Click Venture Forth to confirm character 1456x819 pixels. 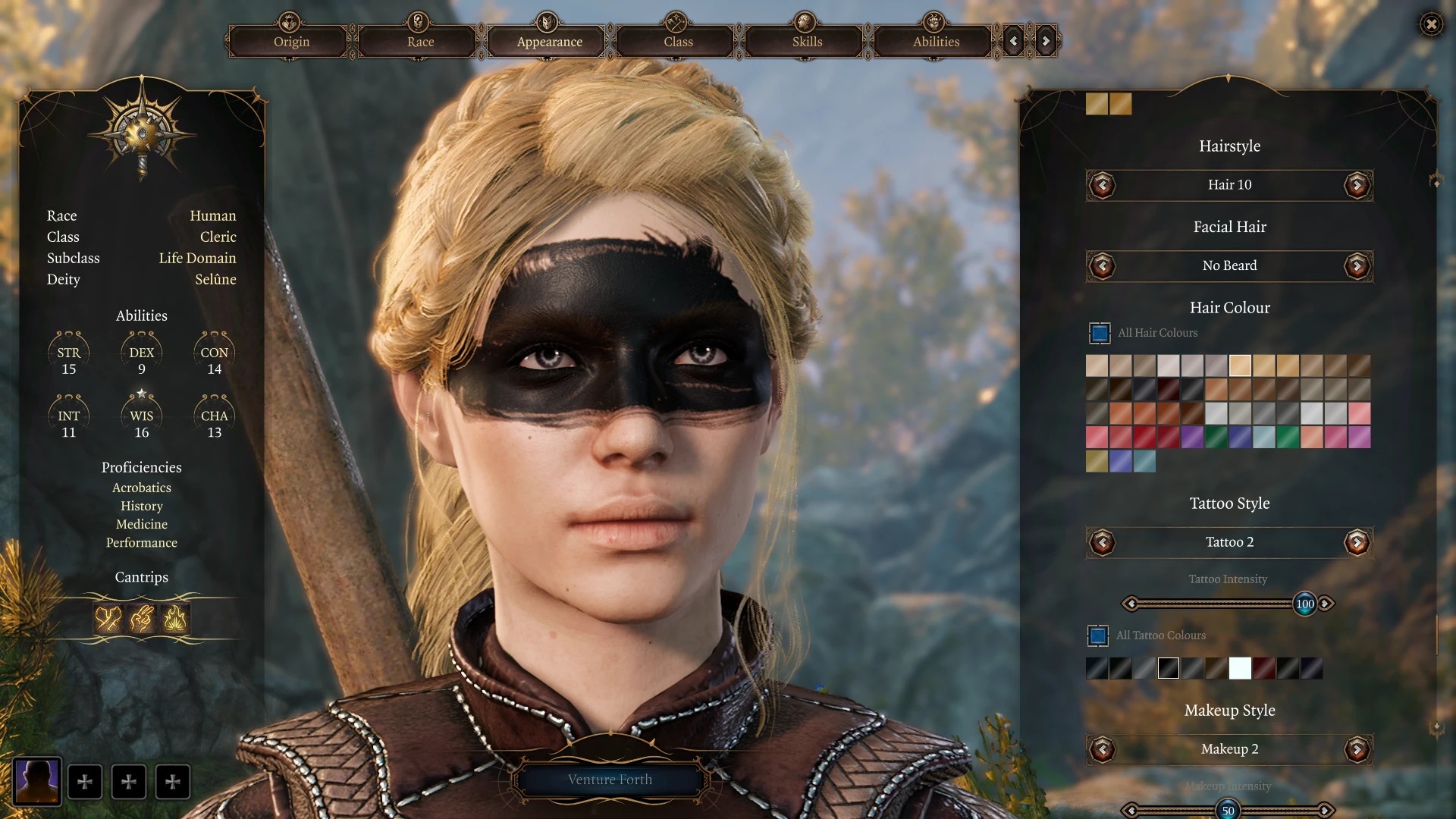(610, 780)
